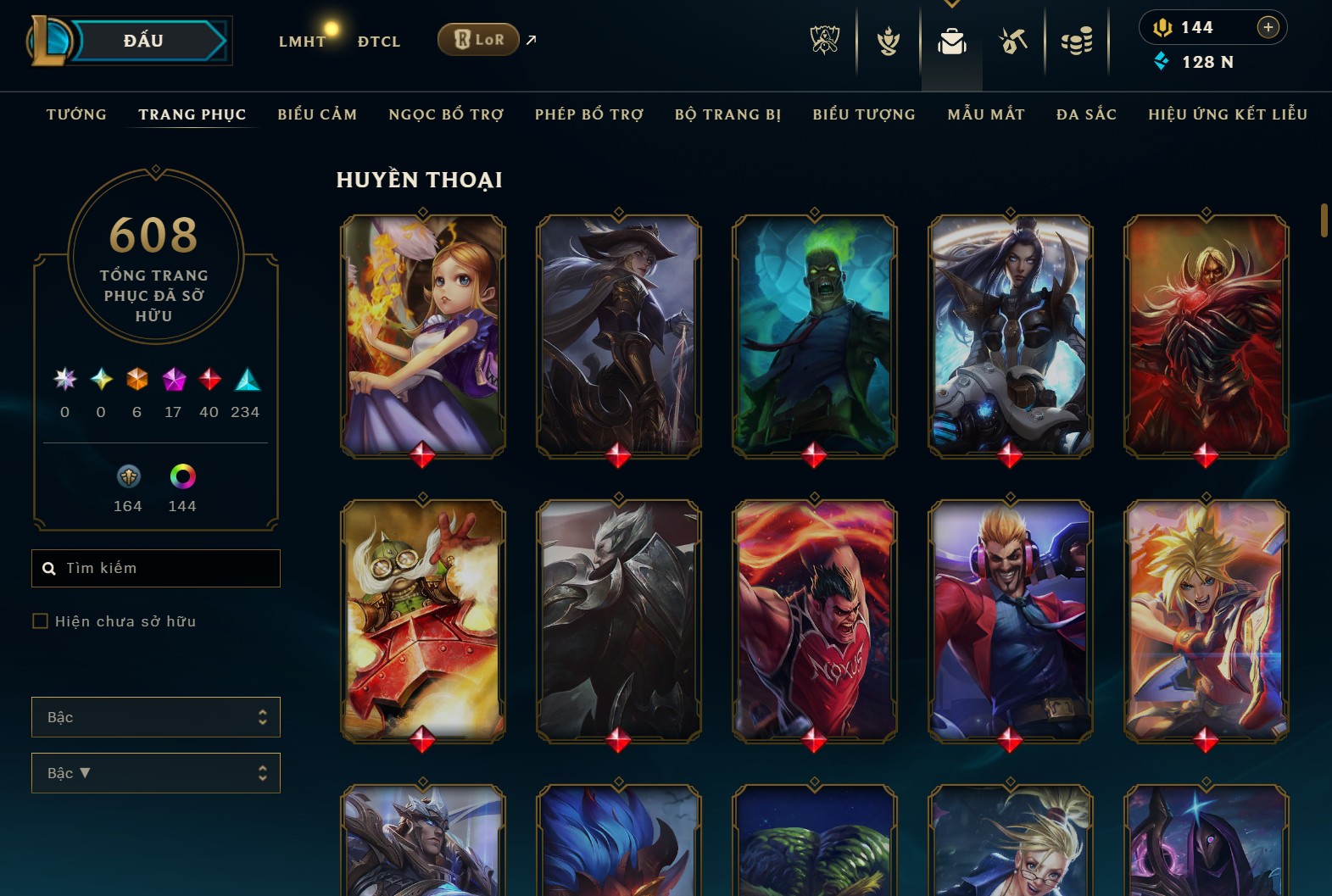This screenshot has width=1332, height=896.
Task: Enable the "Hiện chưa sở hữu" checkbox
Action: (x=40, y=621)
